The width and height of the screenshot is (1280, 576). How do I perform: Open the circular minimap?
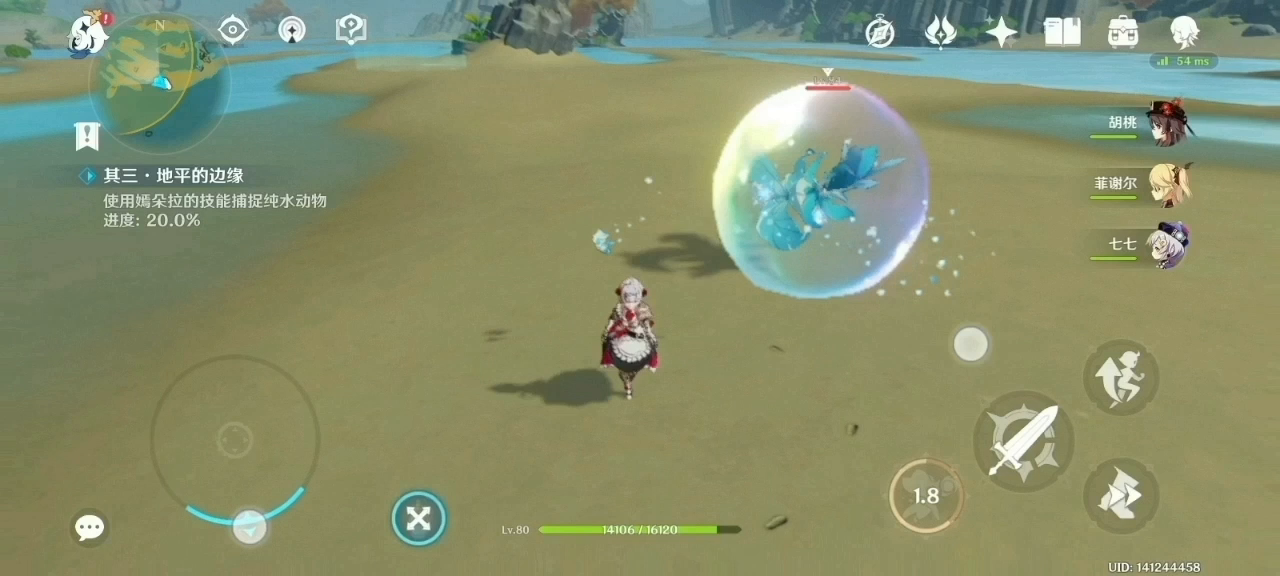(158, 84)
